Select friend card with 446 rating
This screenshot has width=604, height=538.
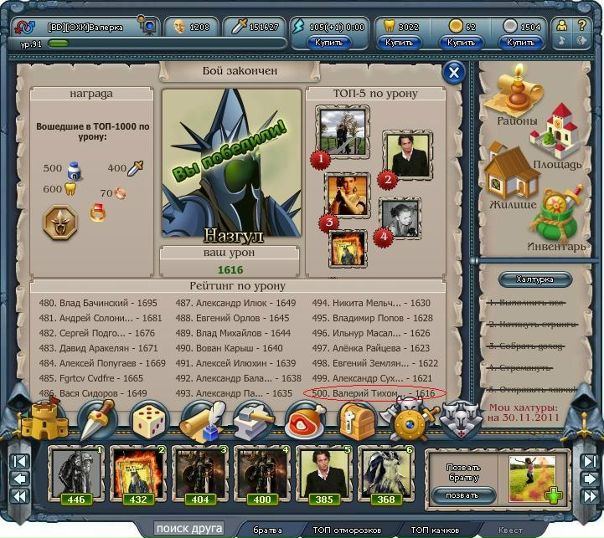[x=75, y=476]
